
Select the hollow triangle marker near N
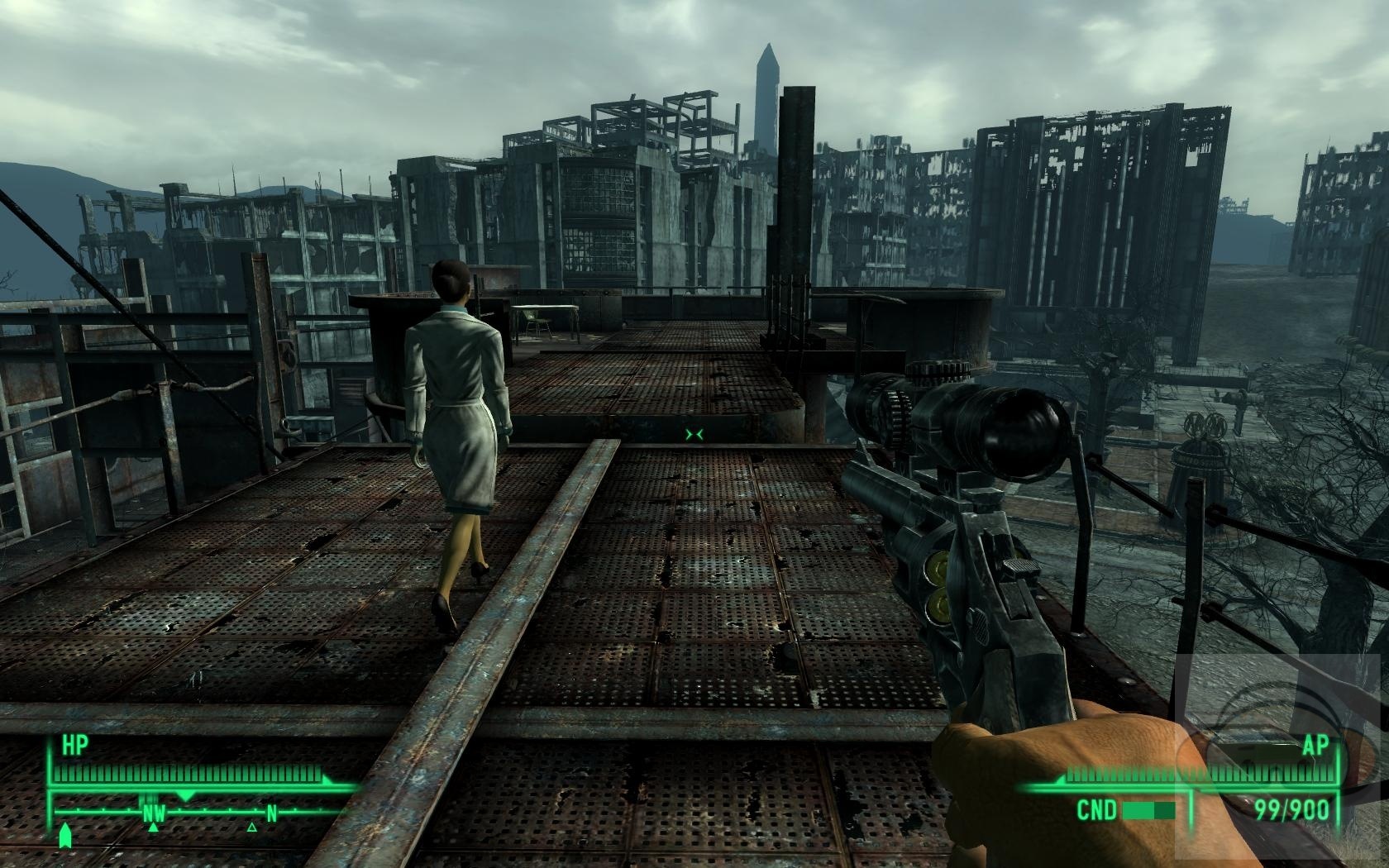coord(252,826)
